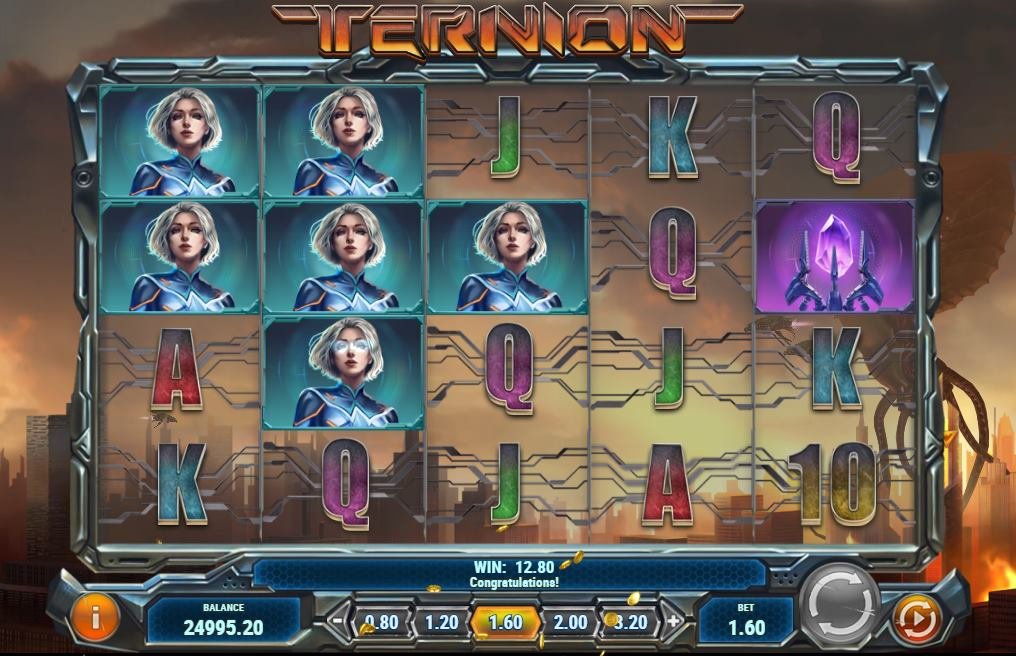Choose the 1.20 bet option

click(x=442, y=622)
